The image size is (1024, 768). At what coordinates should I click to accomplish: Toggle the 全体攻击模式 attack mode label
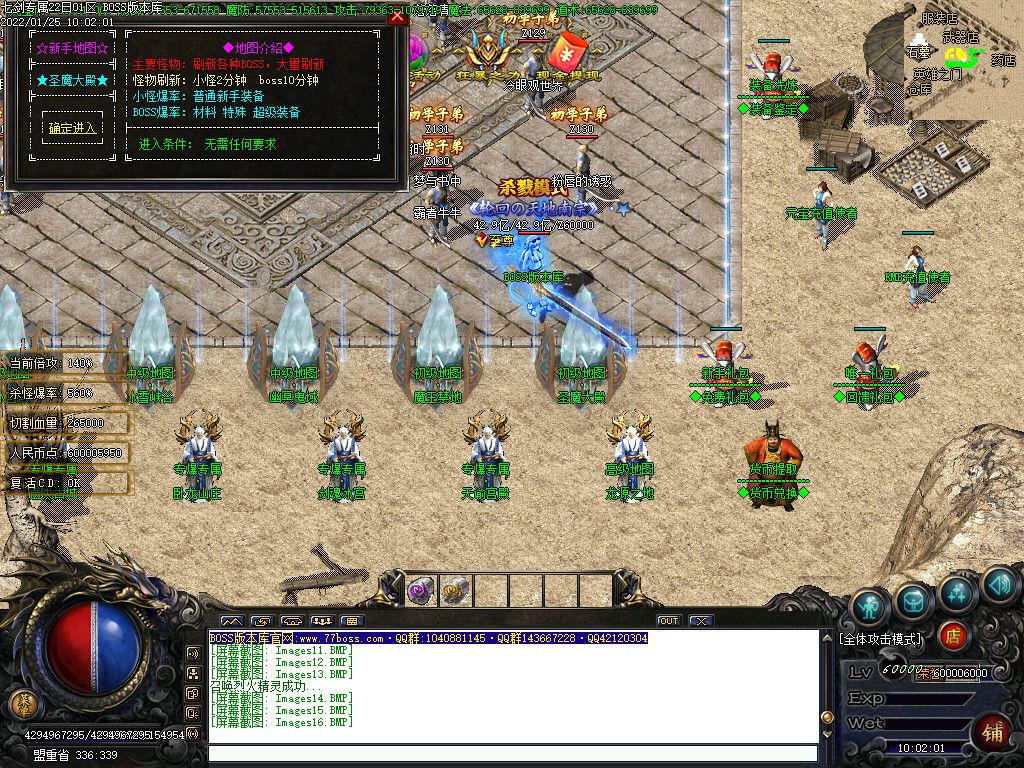[x=881, y=638]
